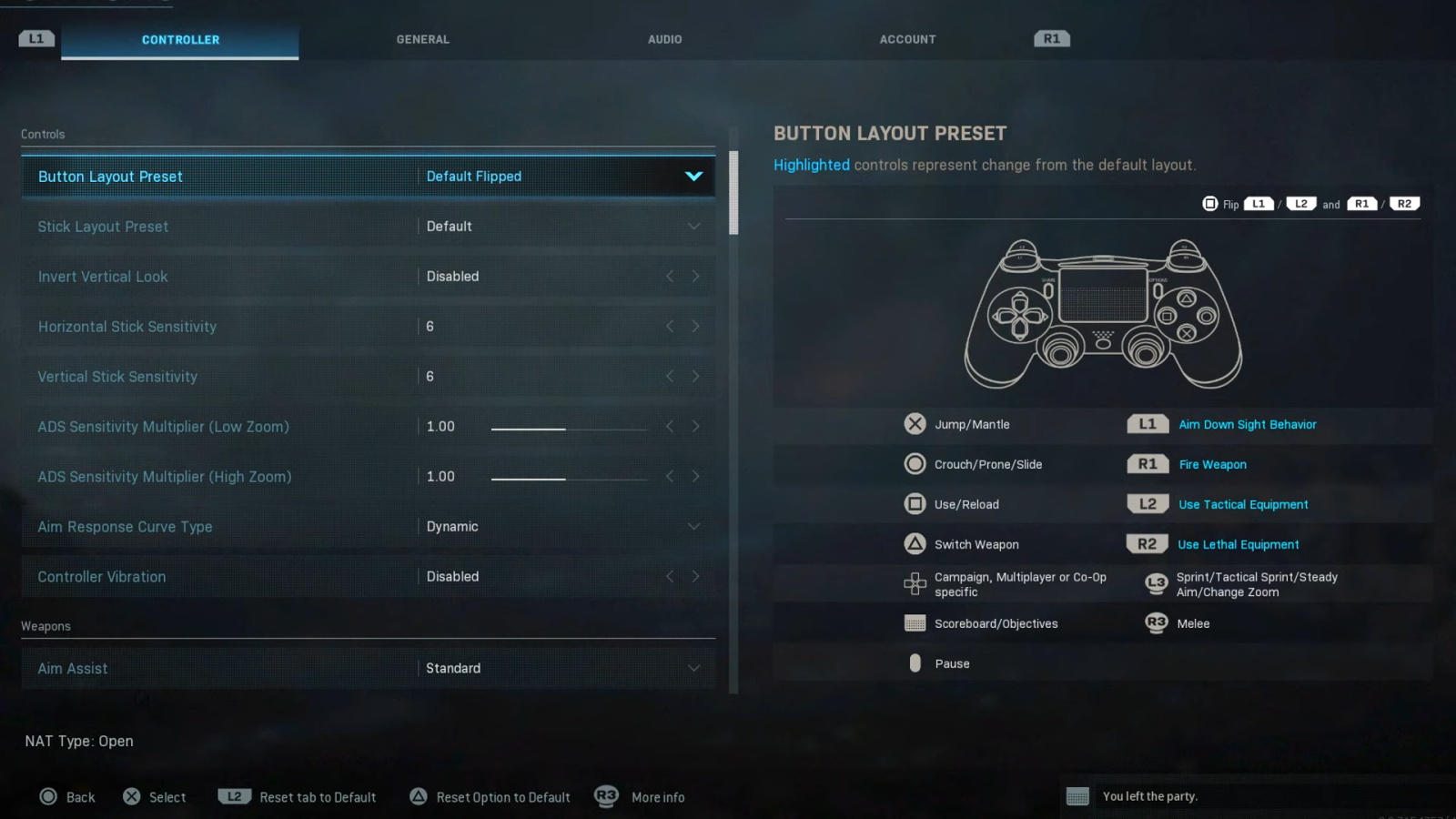Expand the Aim Response Curve Type dropdown
Screen dimensions: 1456x819
pos(693,526)
